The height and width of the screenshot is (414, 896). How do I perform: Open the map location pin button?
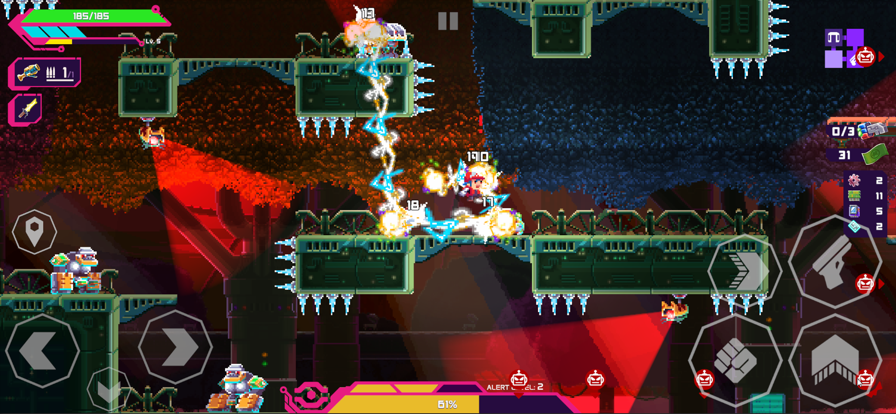(x=34, y=232)
